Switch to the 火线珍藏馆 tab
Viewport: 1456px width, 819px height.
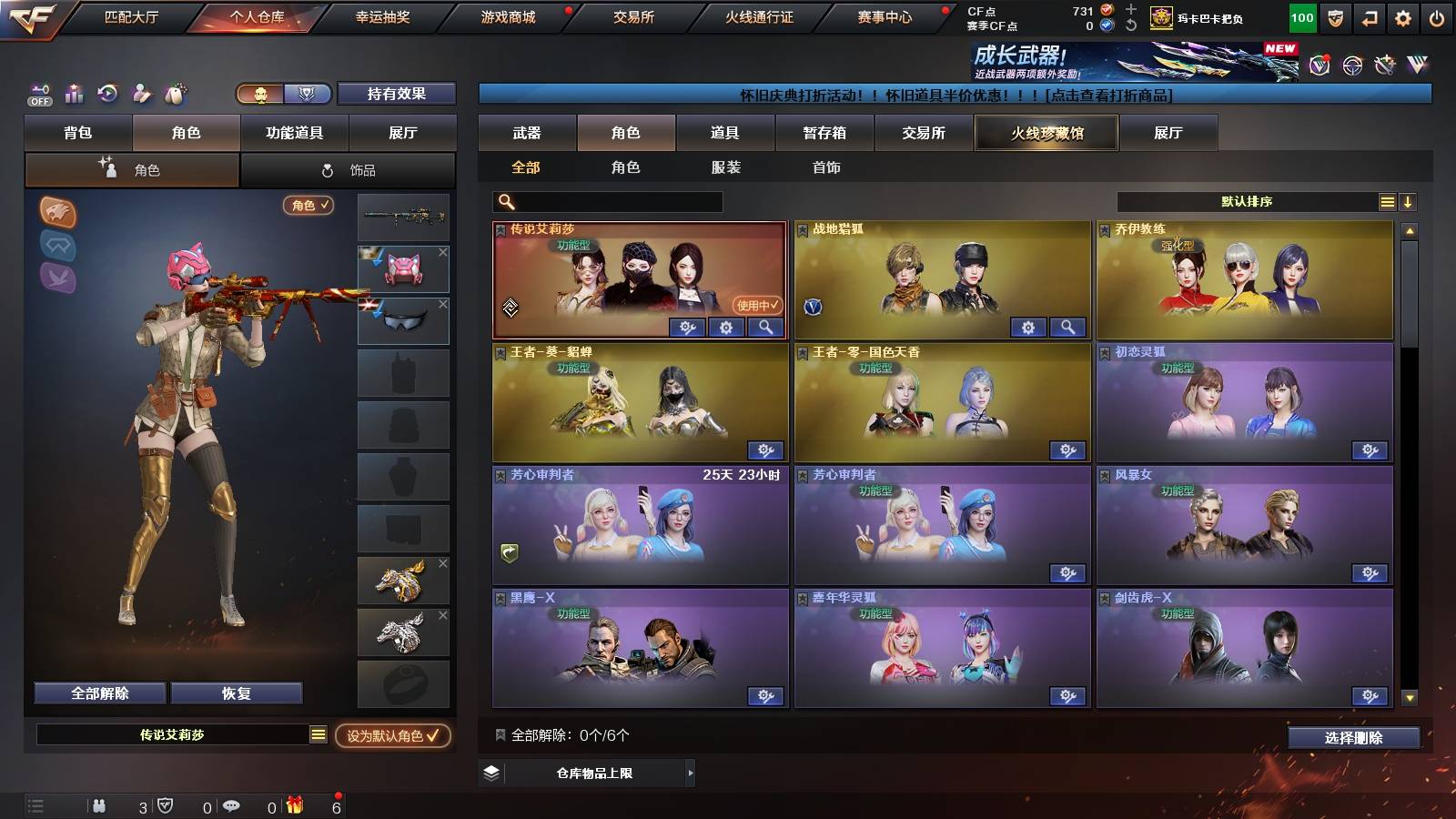(1046, 133)
